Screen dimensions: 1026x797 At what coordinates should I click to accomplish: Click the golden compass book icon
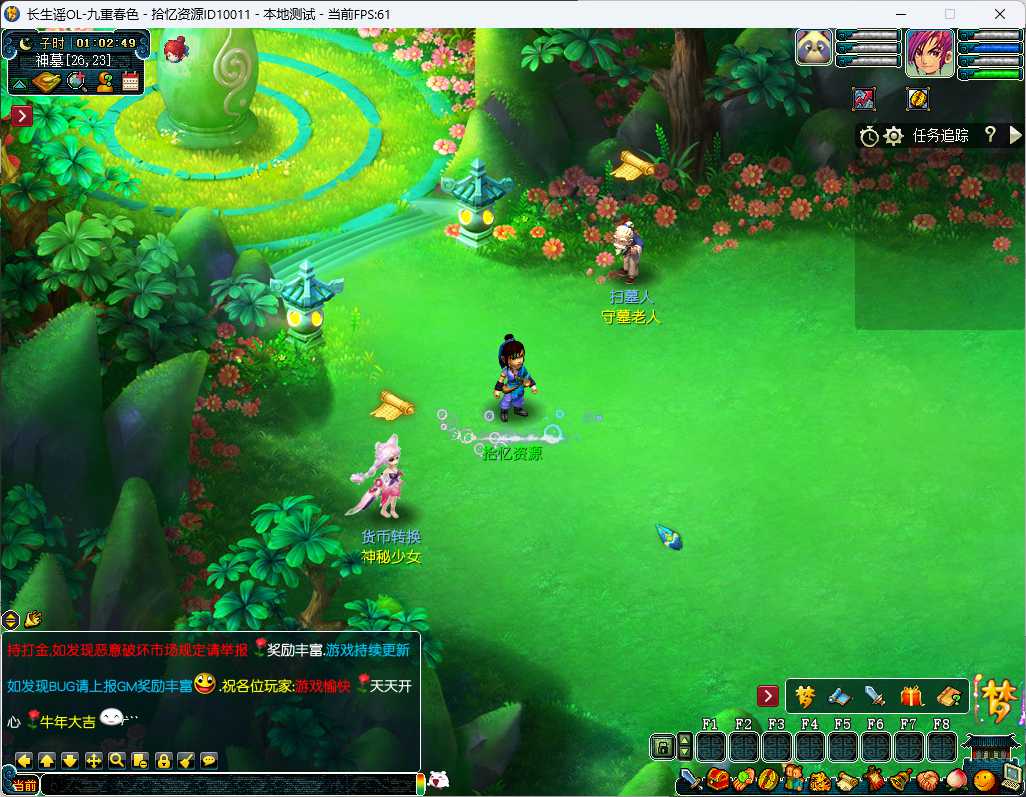[x=46, y=83]
